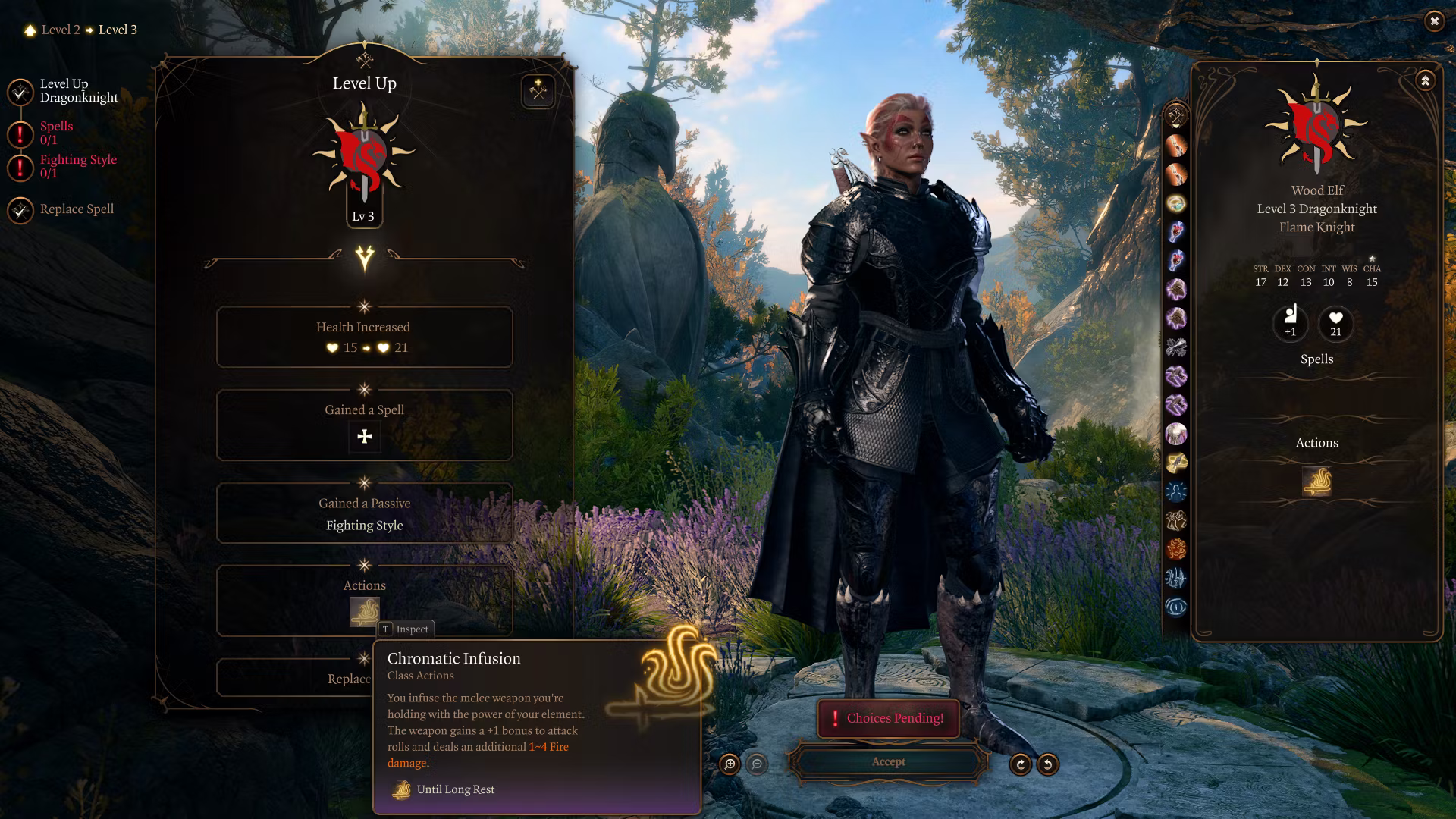Select the Chromatic Infusion icon in summary panel
The image size is (1456, 819).
coord(1316,482)
